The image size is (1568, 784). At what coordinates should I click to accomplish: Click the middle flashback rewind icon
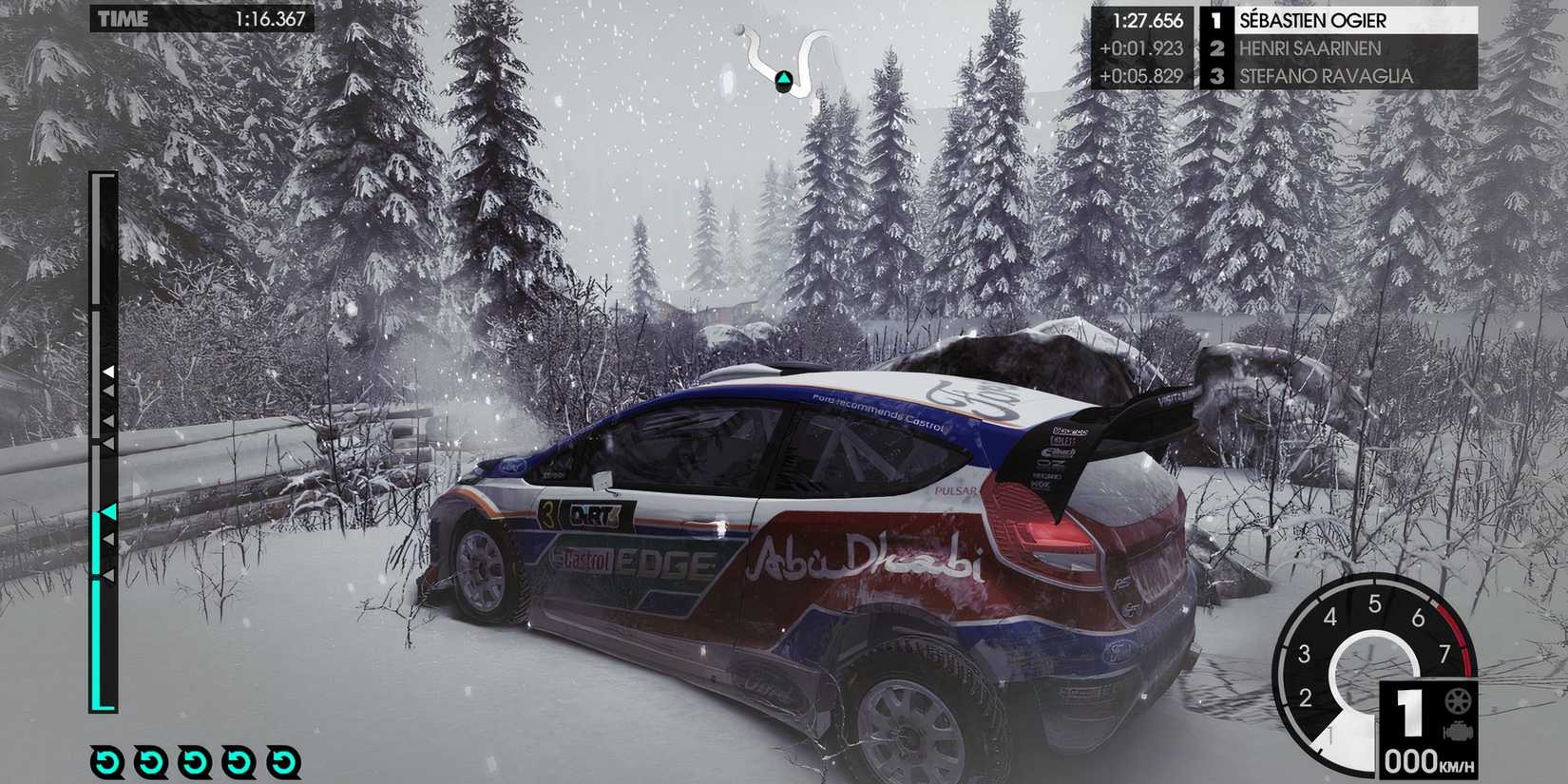pyautogui.click(x=196, y=761)
